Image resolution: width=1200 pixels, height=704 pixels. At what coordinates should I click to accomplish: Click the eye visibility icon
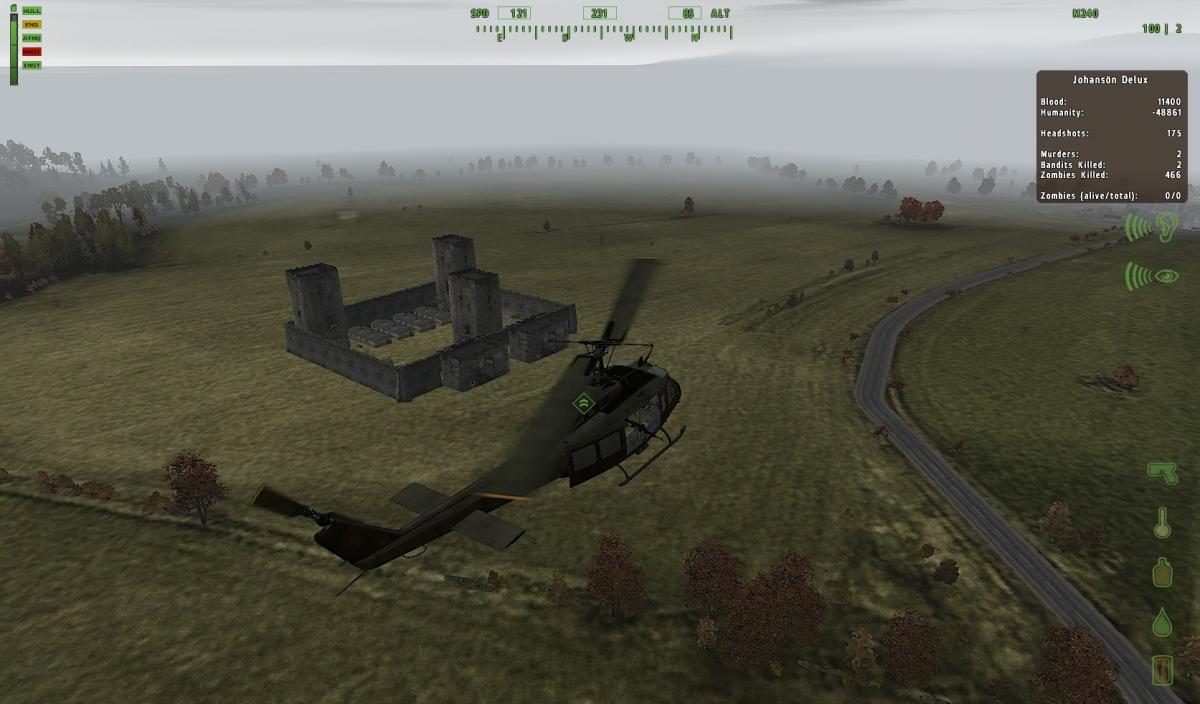tap(1154, 275)
